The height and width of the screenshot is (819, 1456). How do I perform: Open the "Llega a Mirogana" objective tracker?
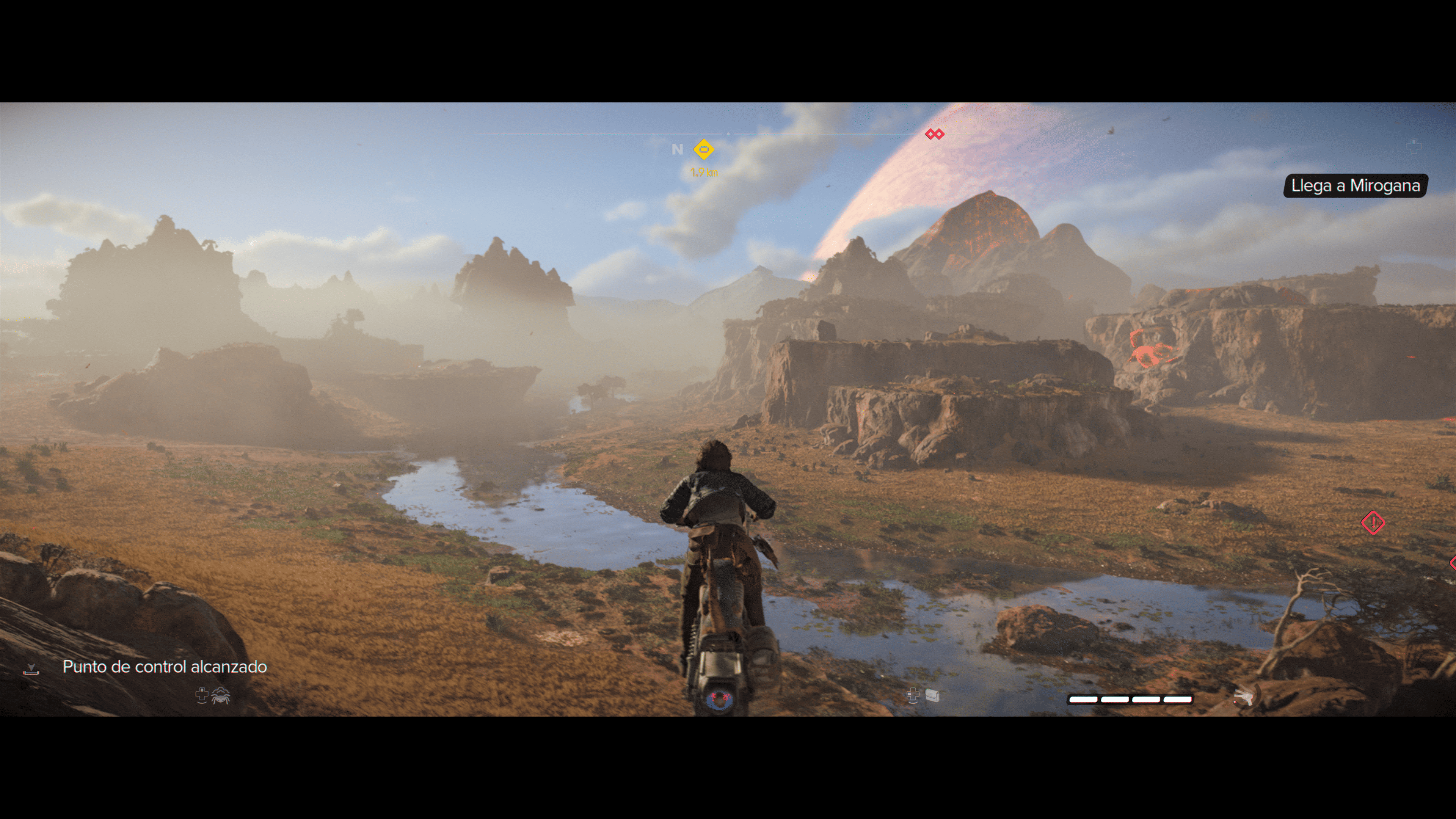(1355, 186)
